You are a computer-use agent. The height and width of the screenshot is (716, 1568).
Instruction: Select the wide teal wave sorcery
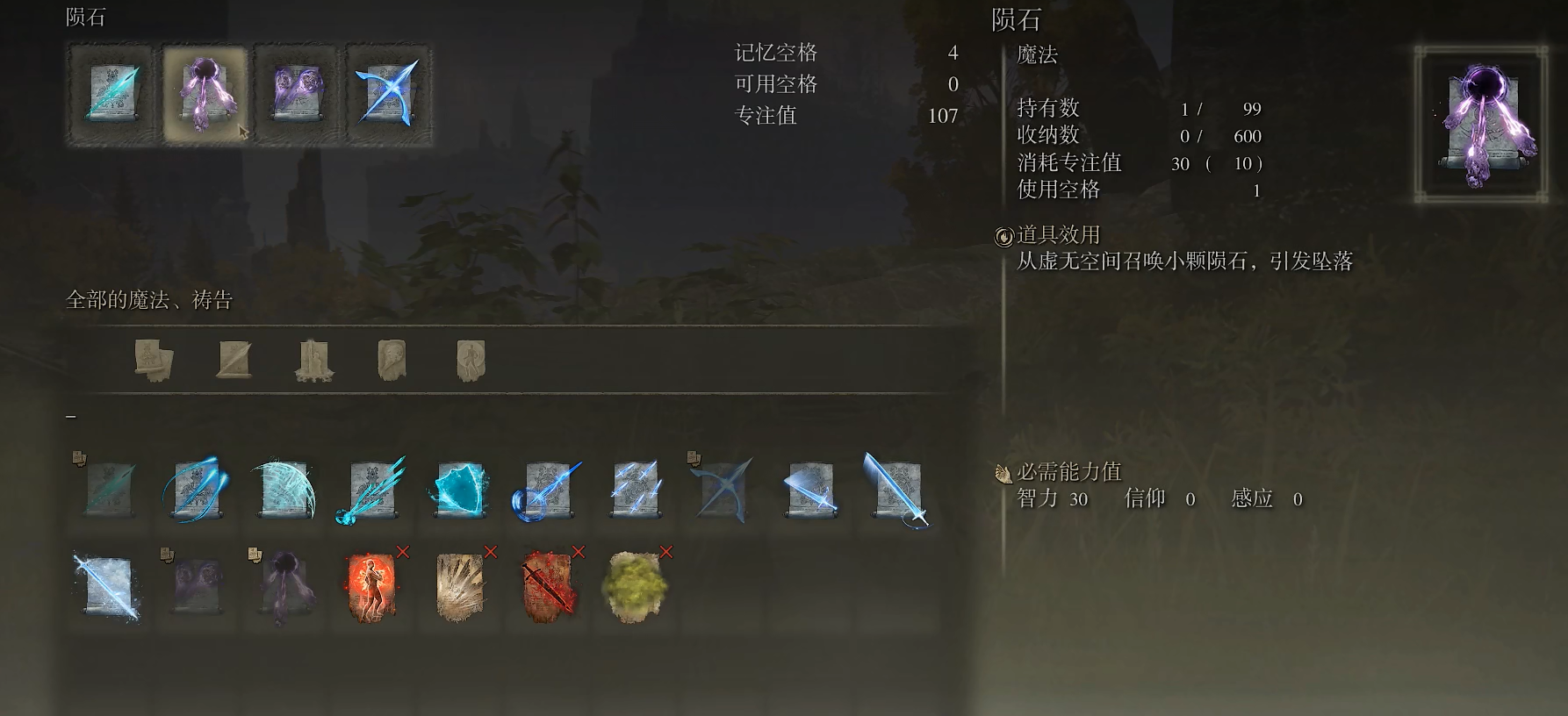coord(285,491)
